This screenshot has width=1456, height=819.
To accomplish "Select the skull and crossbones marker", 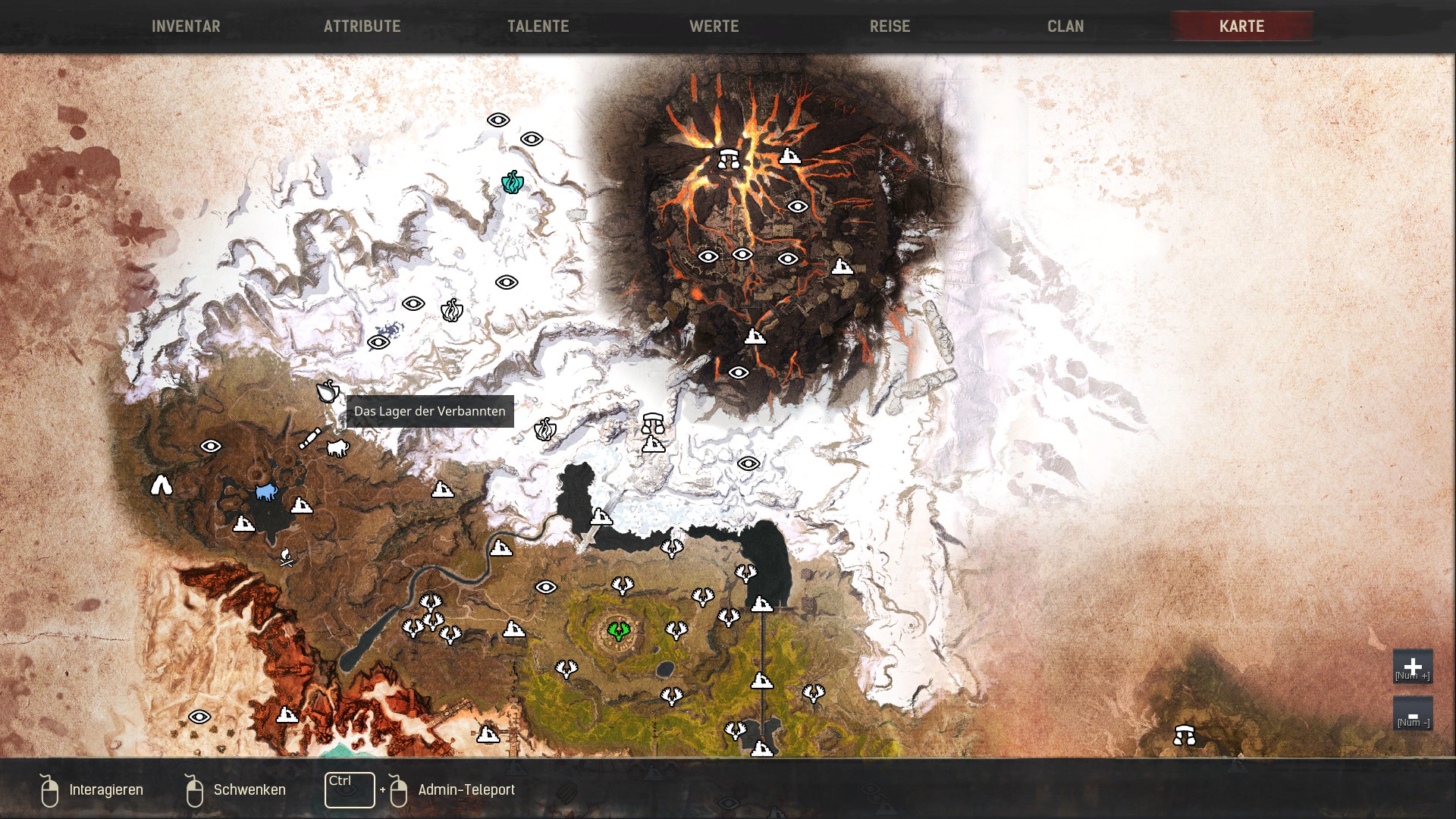I will [286, 558].
